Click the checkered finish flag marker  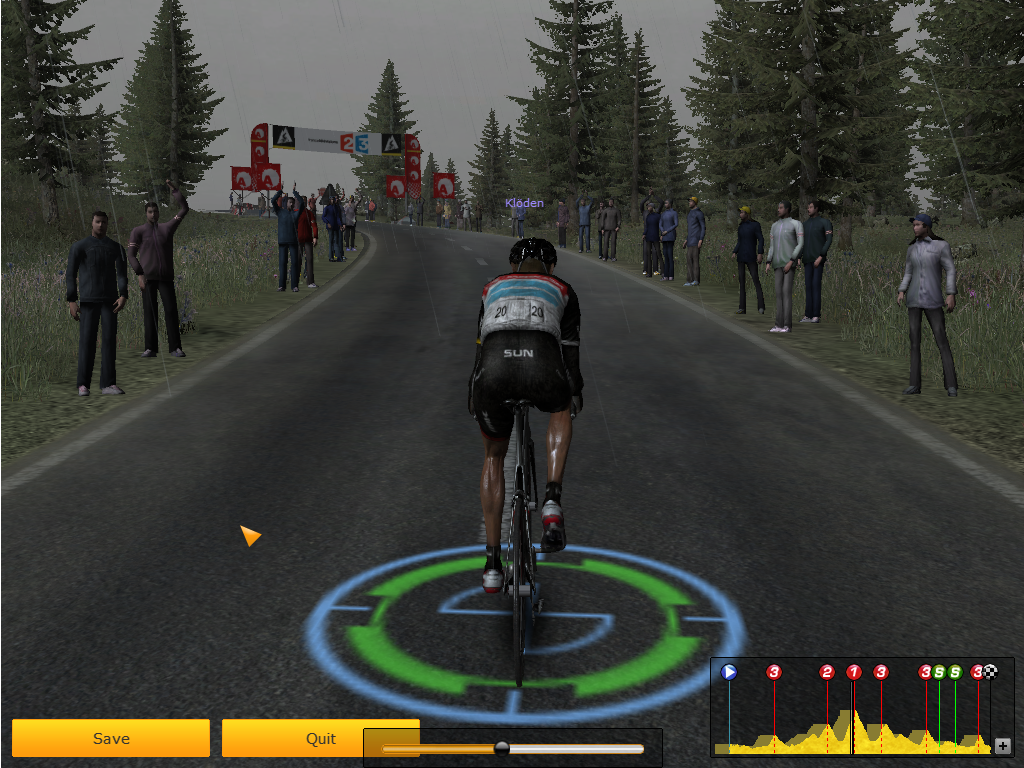[991, 672]
